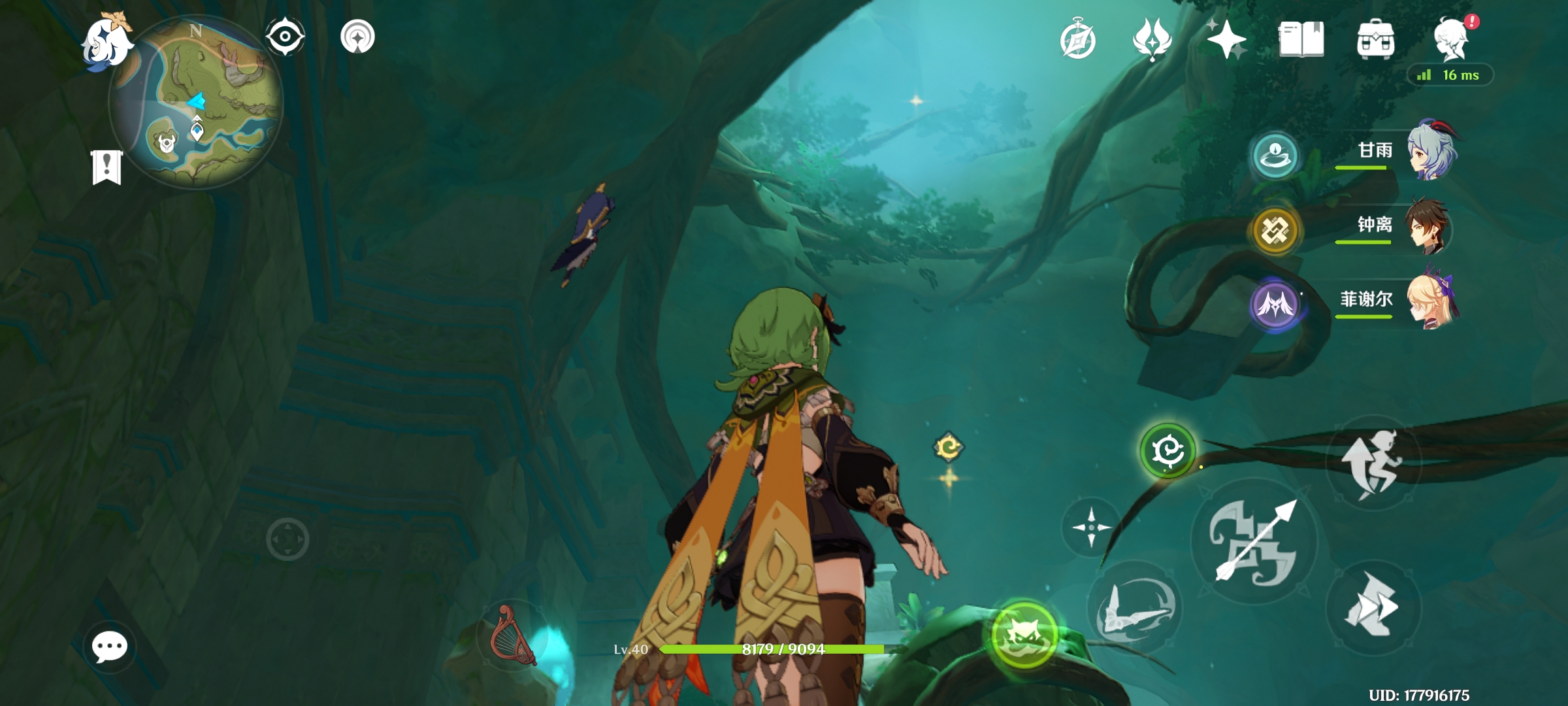Fire the bow normal attack button

(x=1254, y=542)
